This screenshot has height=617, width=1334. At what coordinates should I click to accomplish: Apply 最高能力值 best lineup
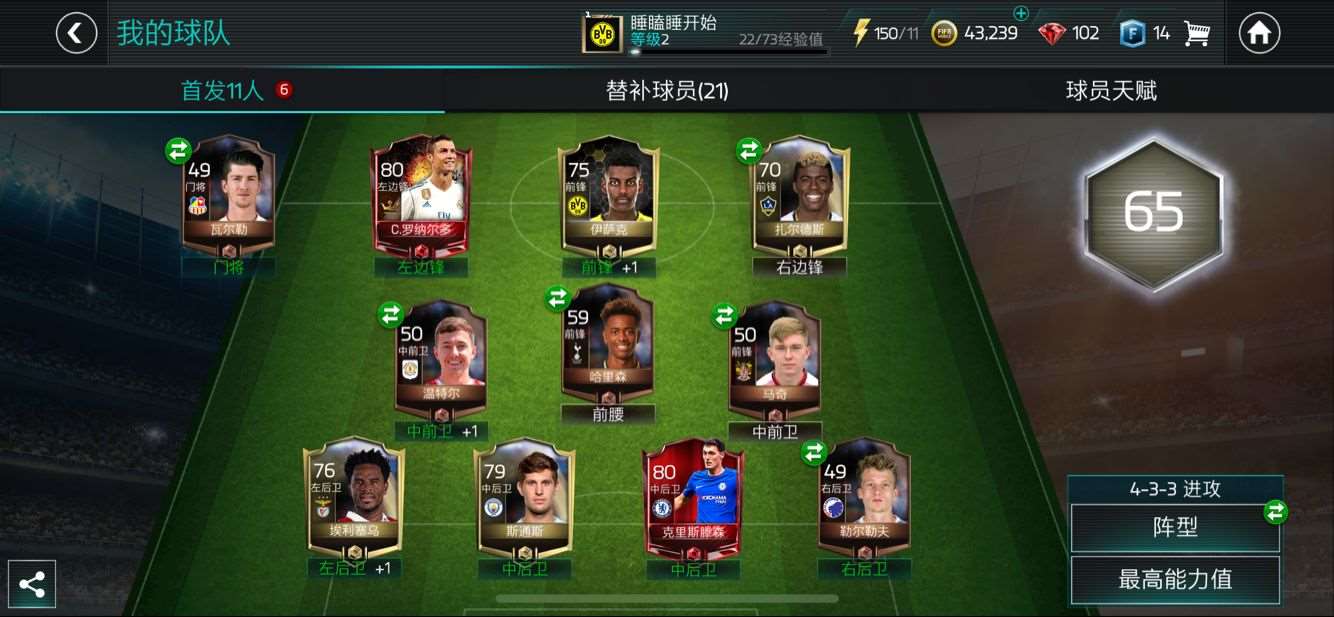[x=1174, y=579]
